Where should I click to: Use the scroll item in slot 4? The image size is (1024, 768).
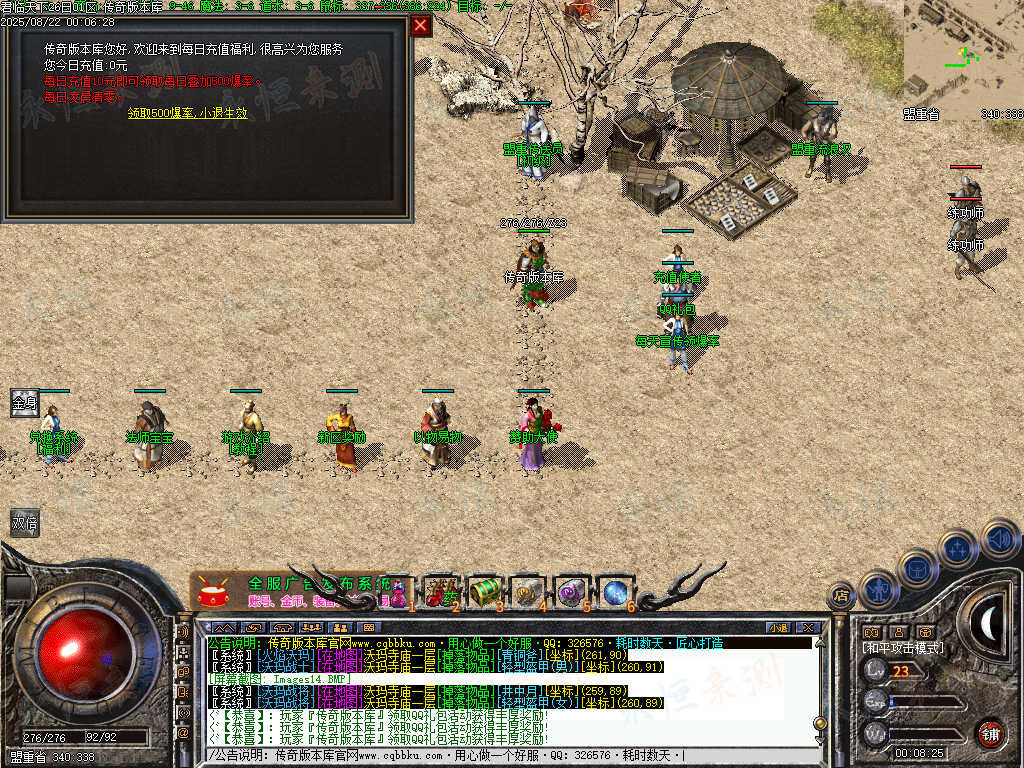527,592
